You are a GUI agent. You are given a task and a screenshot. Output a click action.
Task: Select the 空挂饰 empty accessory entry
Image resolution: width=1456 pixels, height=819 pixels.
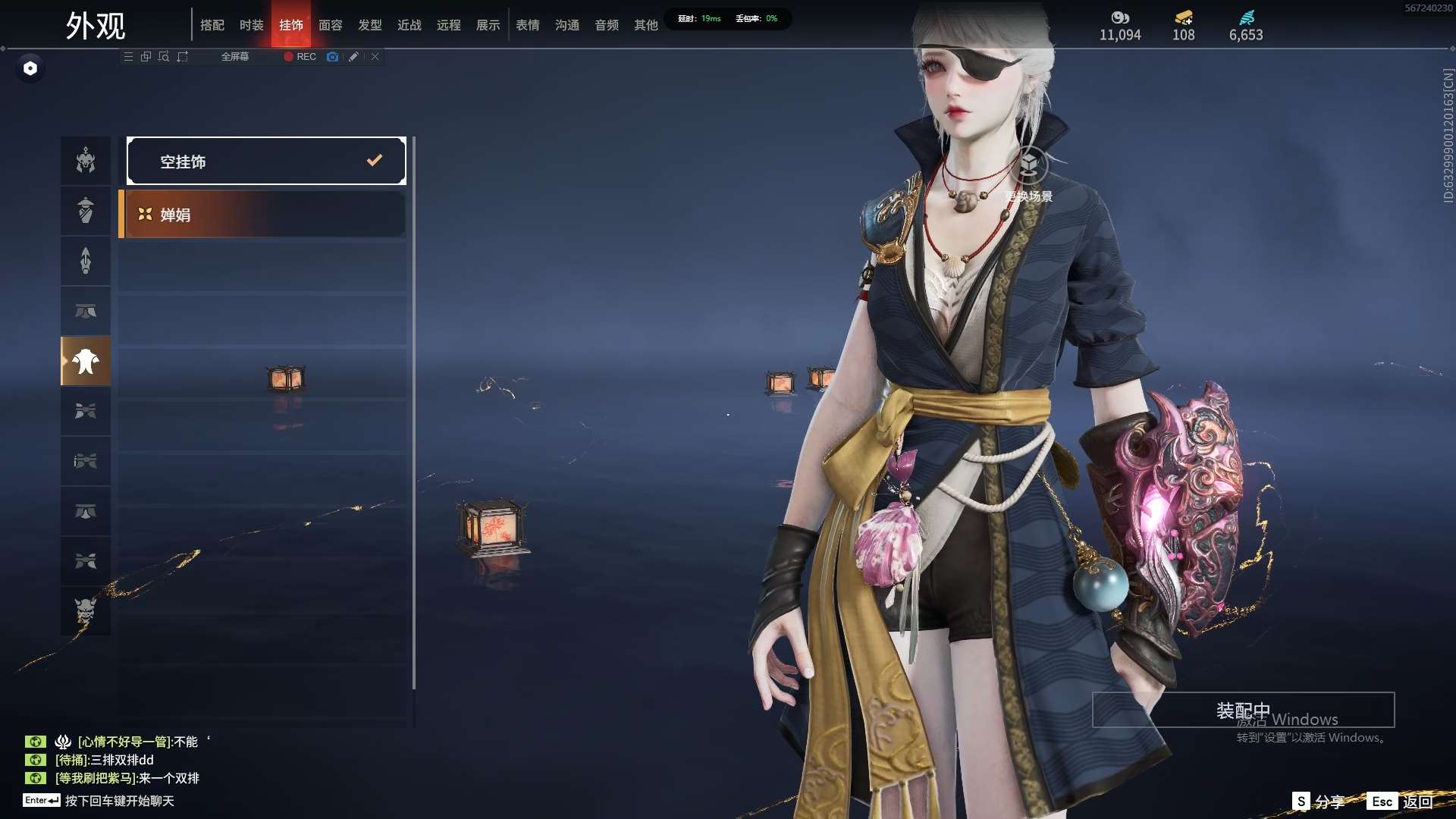pos(266,161)
